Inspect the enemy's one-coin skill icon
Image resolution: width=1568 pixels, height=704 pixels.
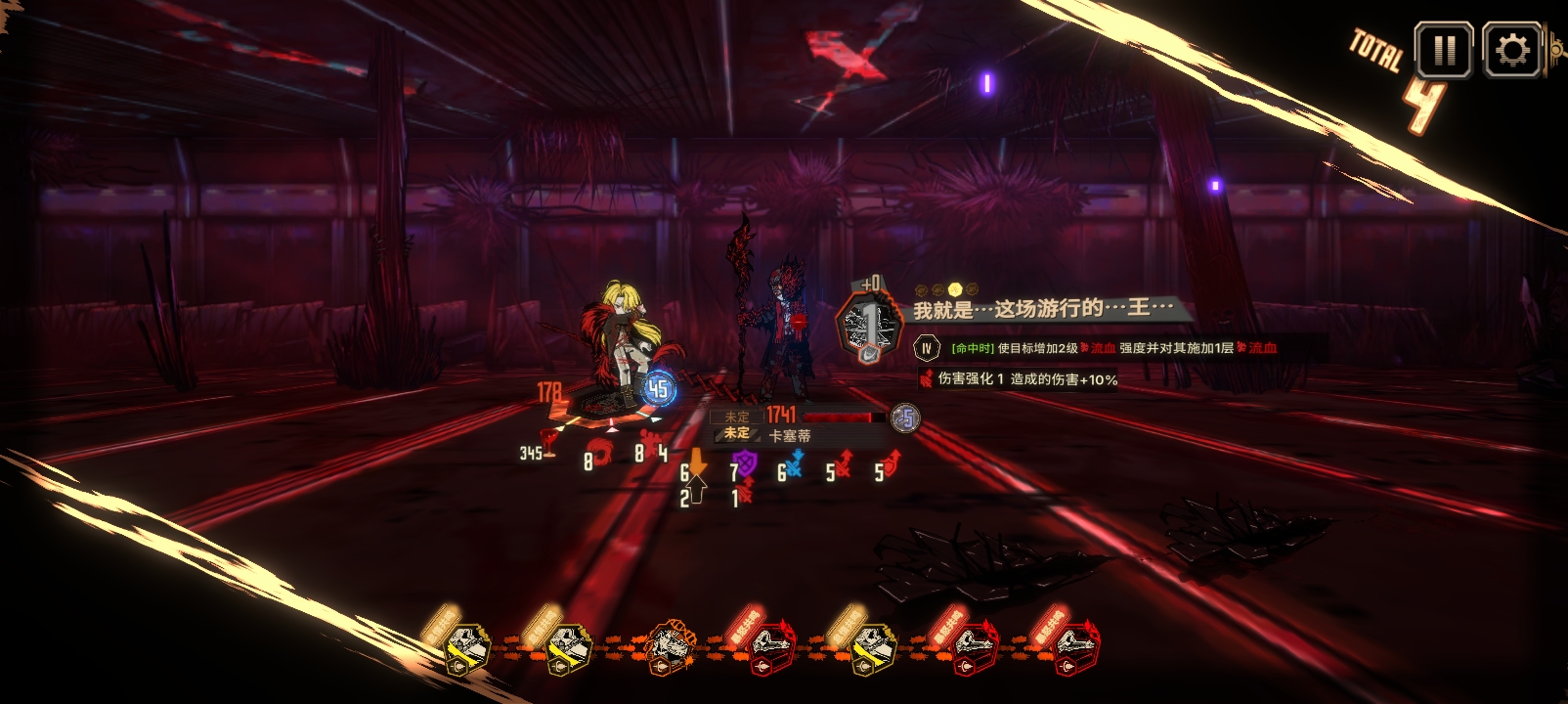pyautogui.click(x=866, y=326)
